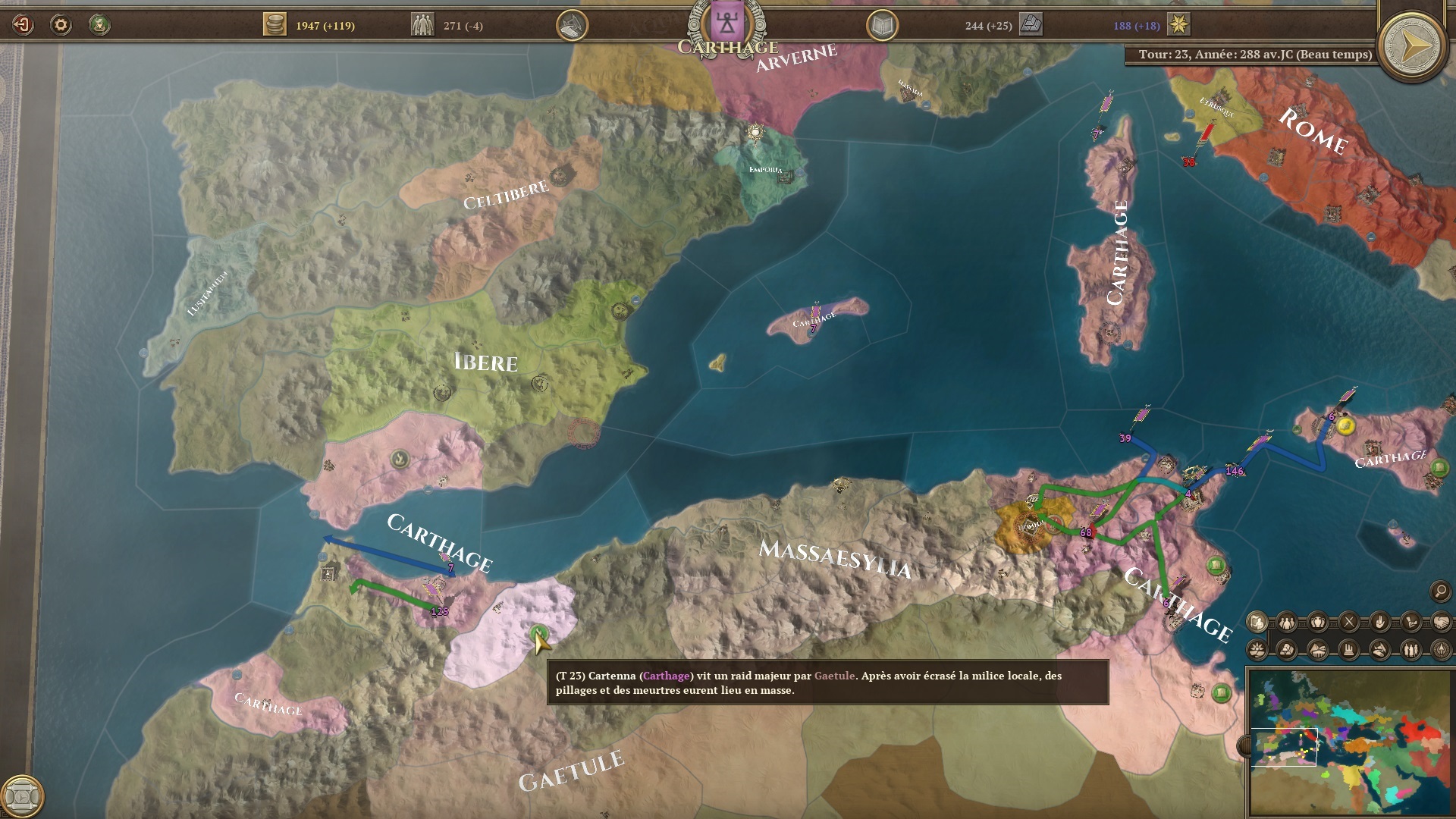Viewport: 1456px width, 819px height.
Task: Open the round button in bottom-left corner
Action: coord(22,796)
